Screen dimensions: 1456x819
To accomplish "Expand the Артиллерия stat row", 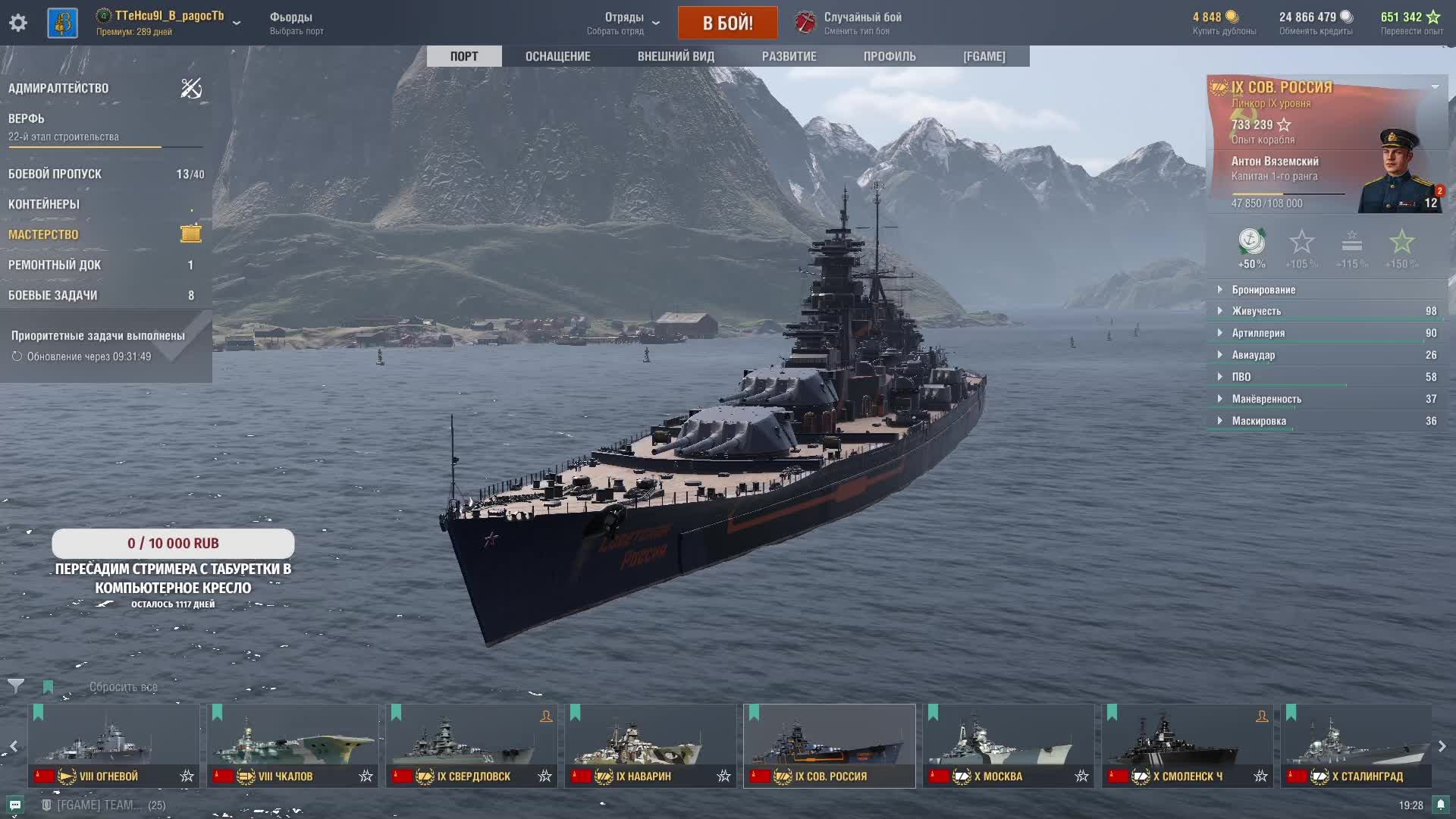I will (1258, 333).
